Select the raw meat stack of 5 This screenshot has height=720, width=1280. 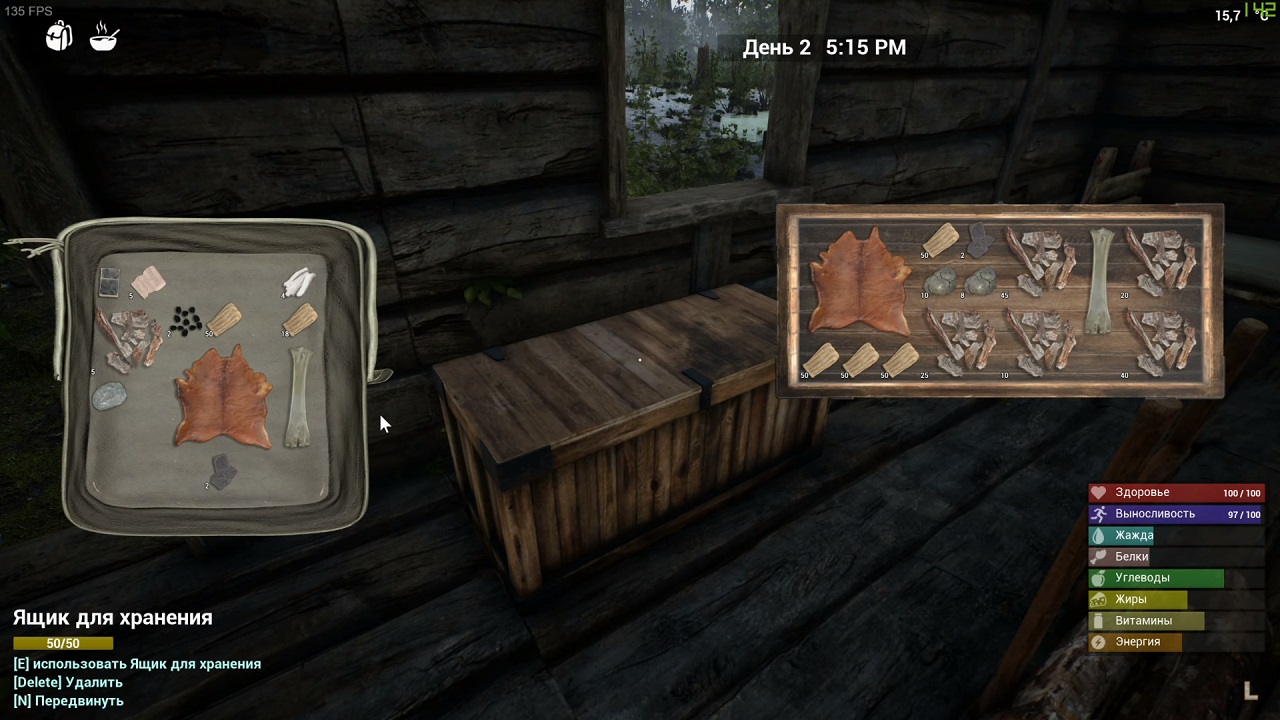tap(148, 282)
